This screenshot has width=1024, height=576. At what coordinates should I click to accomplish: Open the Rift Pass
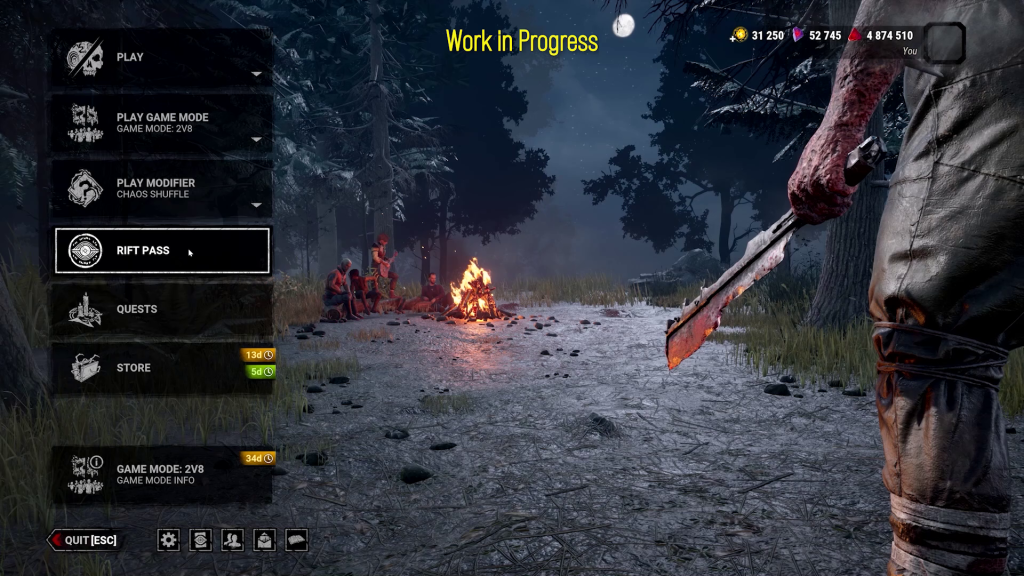pos(162,250)
